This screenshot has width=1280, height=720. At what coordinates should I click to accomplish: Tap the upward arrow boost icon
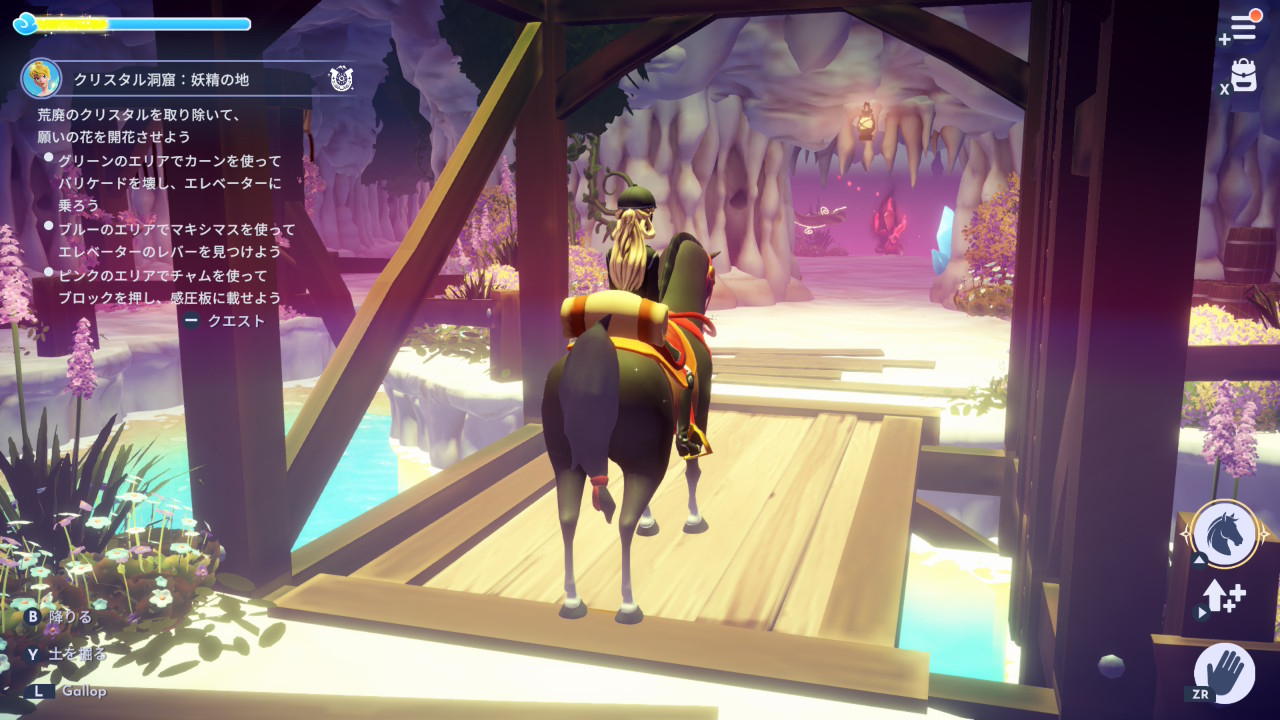coord(1222,596)
